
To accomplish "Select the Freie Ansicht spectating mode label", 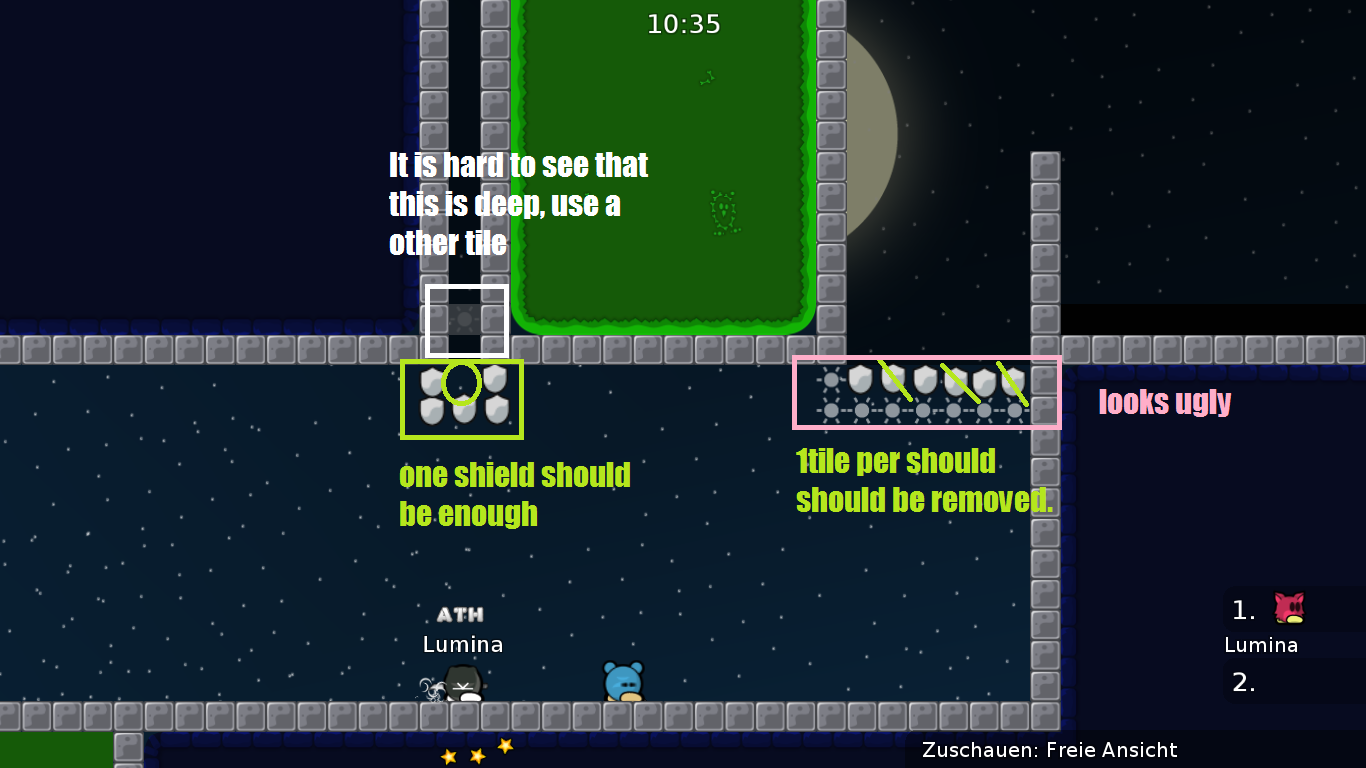I will tap(1110, 750).
